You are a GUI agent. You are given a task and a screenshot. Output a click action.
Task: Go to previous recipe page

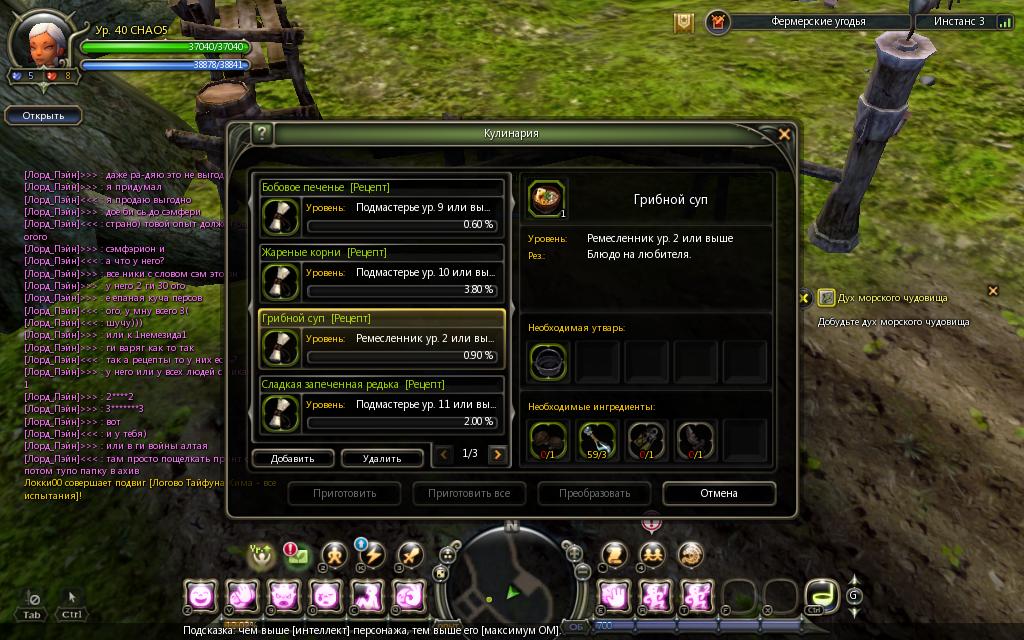point(445,455)
